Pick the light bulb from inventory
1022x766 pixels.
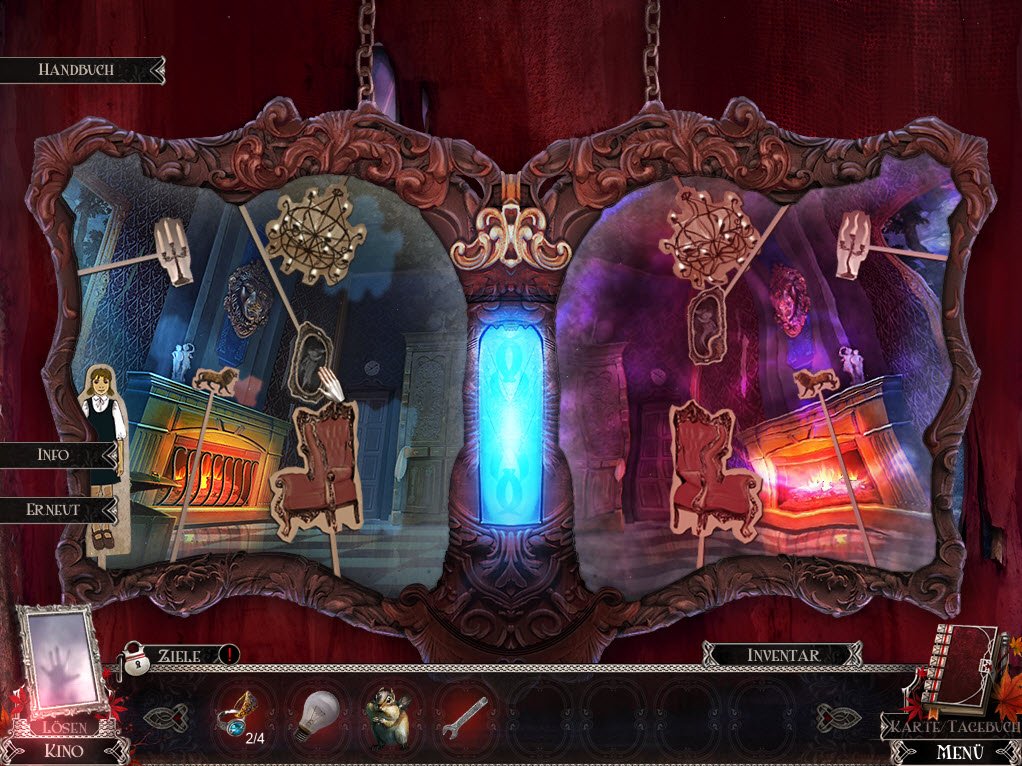point(315,715)
